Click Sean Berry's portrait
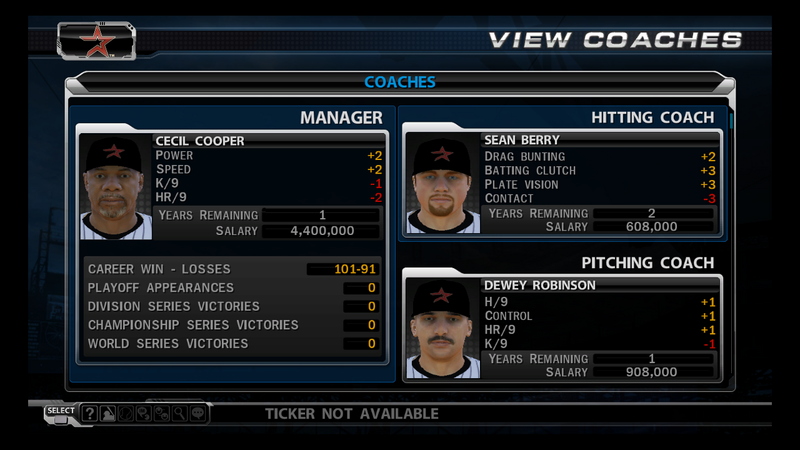Image resolution: width=800 pixels, height=450 pixels. point(441,185)
